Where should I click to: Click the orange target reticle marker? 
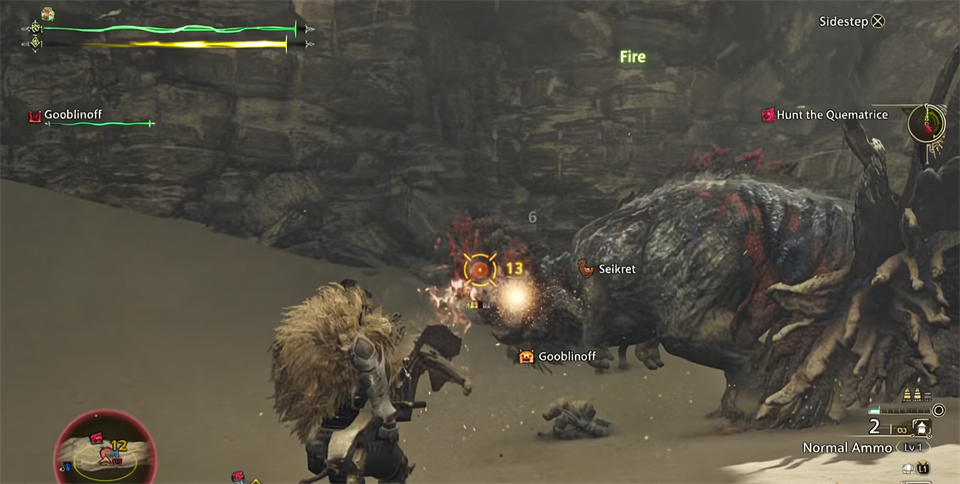(x=480, y=268)
